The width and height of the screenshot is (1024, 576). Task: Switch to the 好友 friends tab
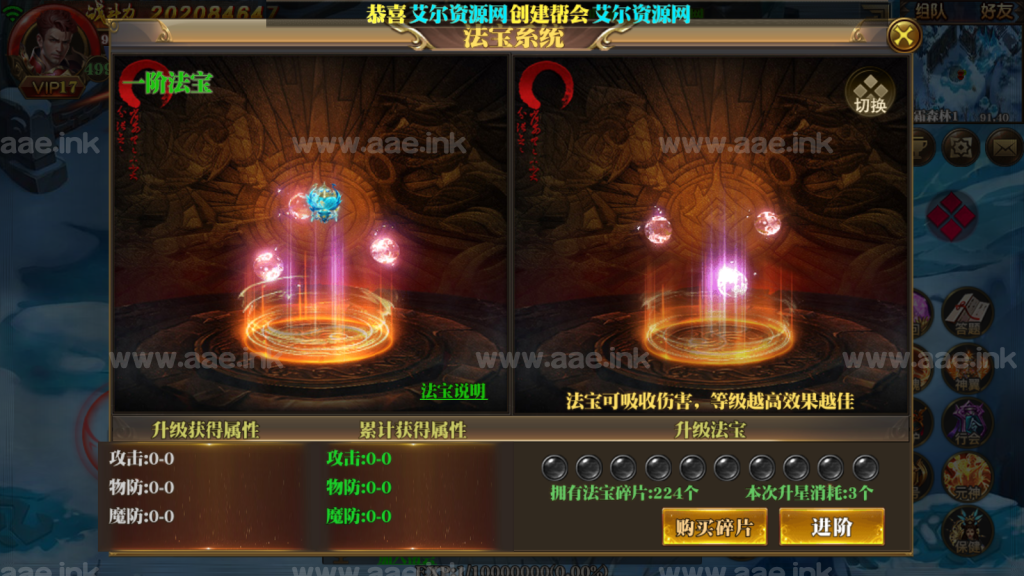[996, 12]
